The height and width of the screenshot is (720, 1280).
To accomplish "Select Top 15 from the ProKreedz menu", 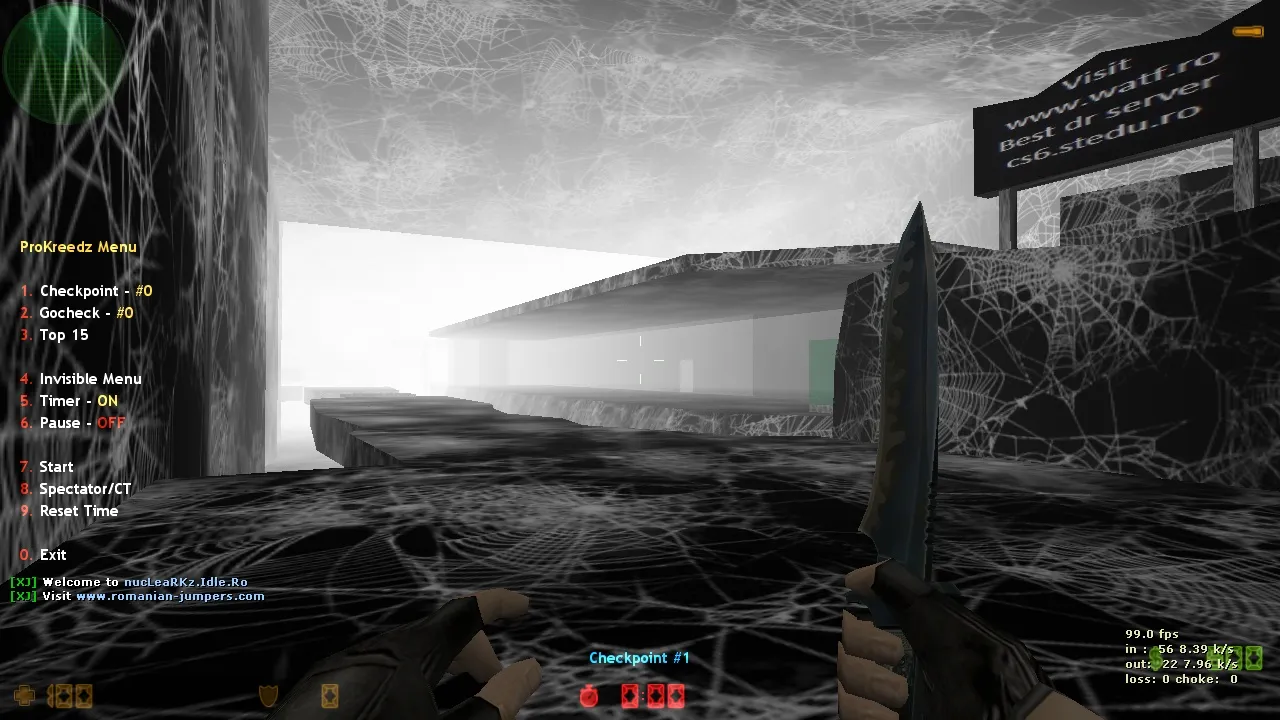I will click(x=63, y=334).
